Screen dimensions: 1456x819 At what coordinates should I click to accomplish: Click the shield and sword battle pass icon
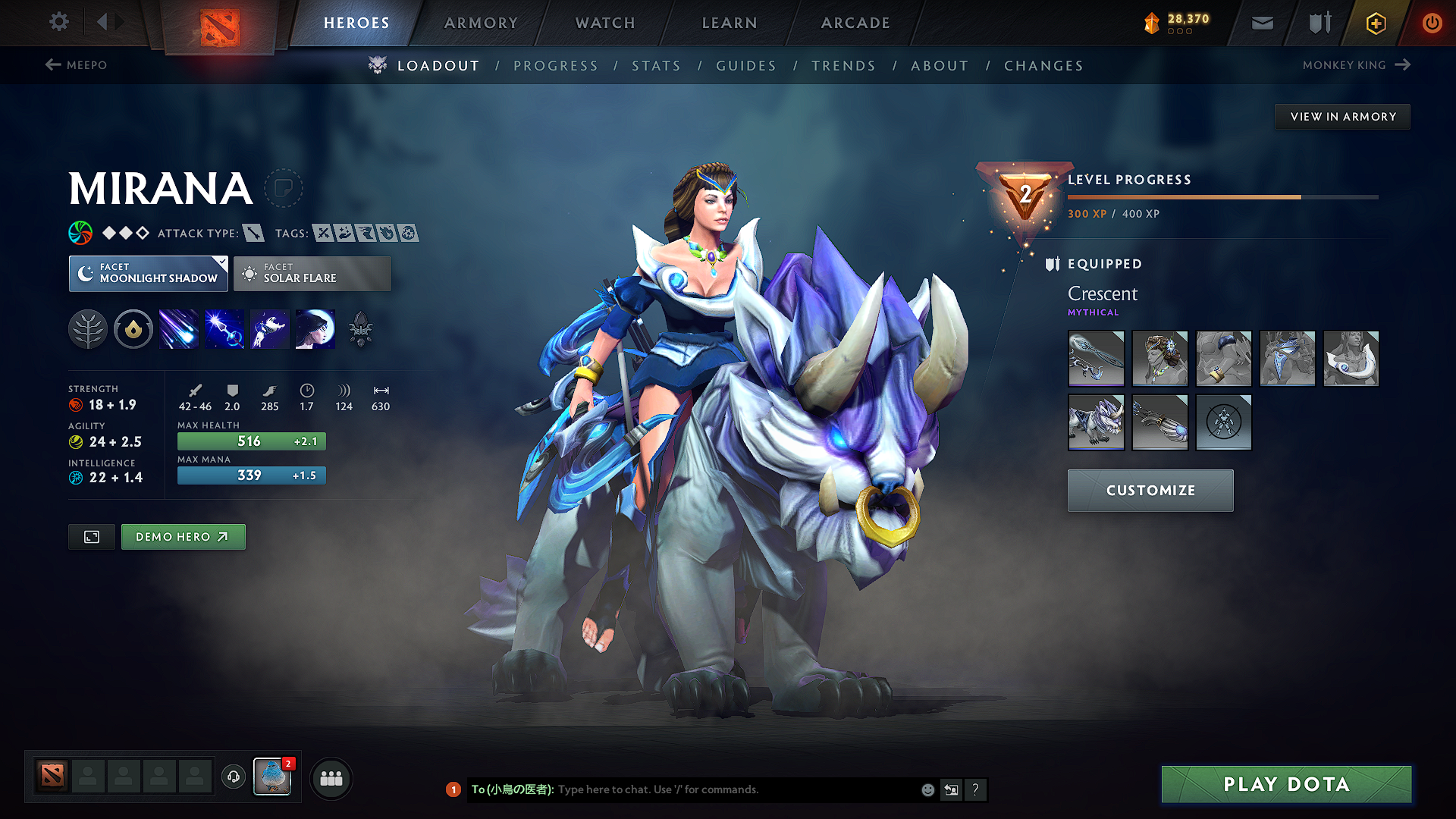click(1319, 23)
